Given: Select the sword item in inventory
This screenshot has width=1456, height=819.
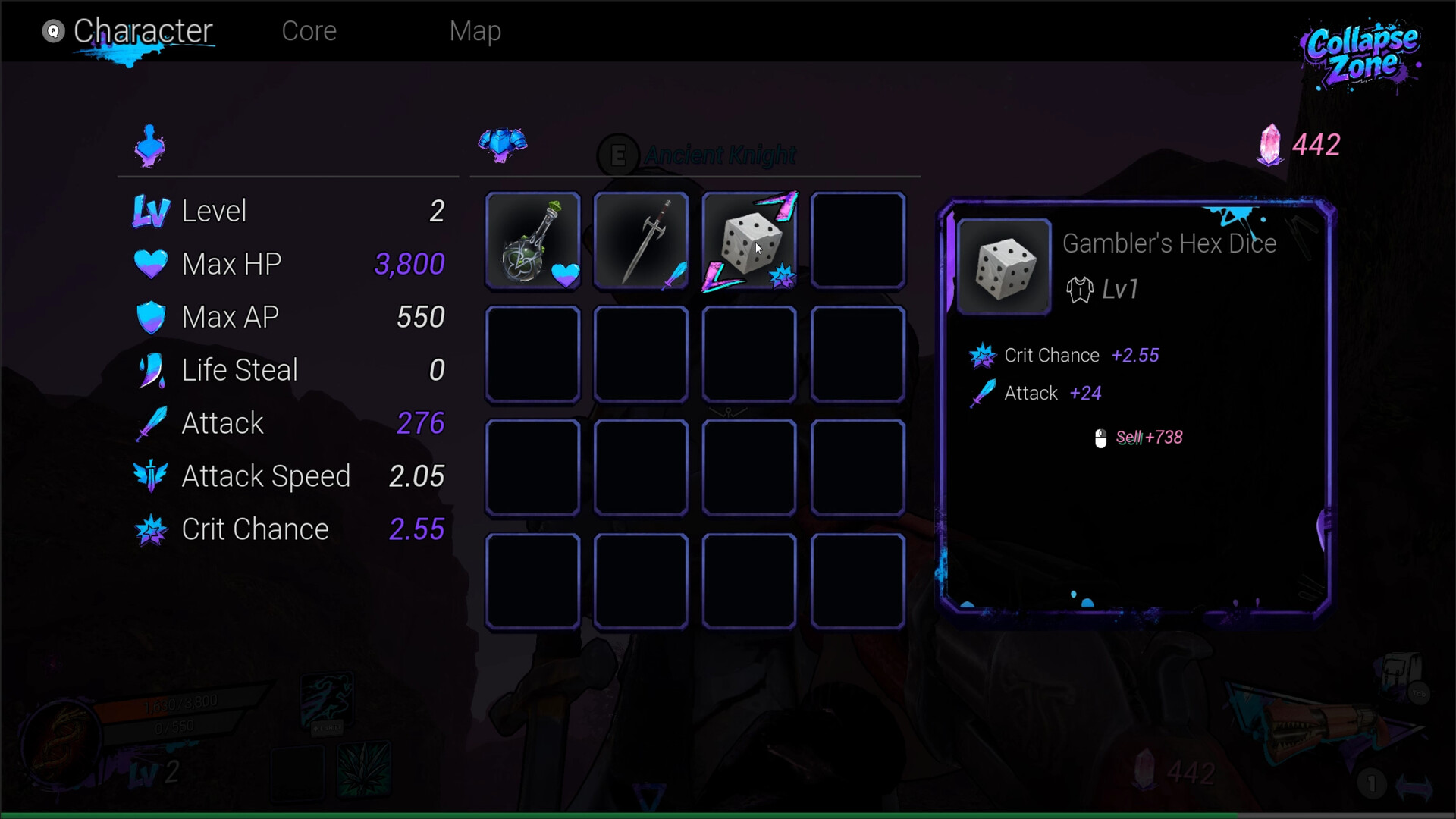Looking at the screenshot, I should (641, 241).
